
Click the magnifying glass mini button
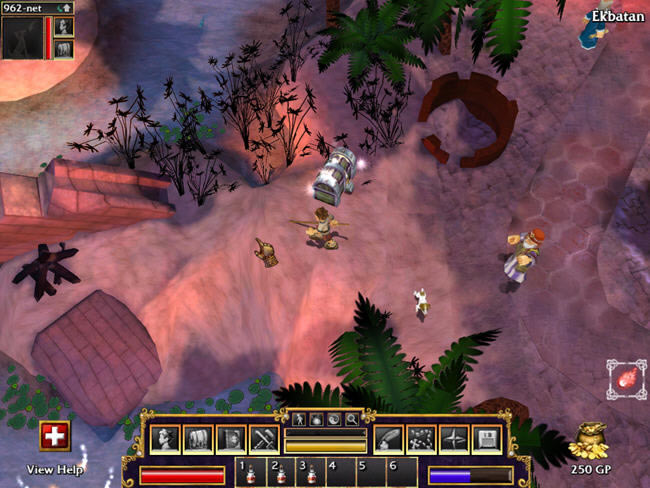tap(352, 419)
